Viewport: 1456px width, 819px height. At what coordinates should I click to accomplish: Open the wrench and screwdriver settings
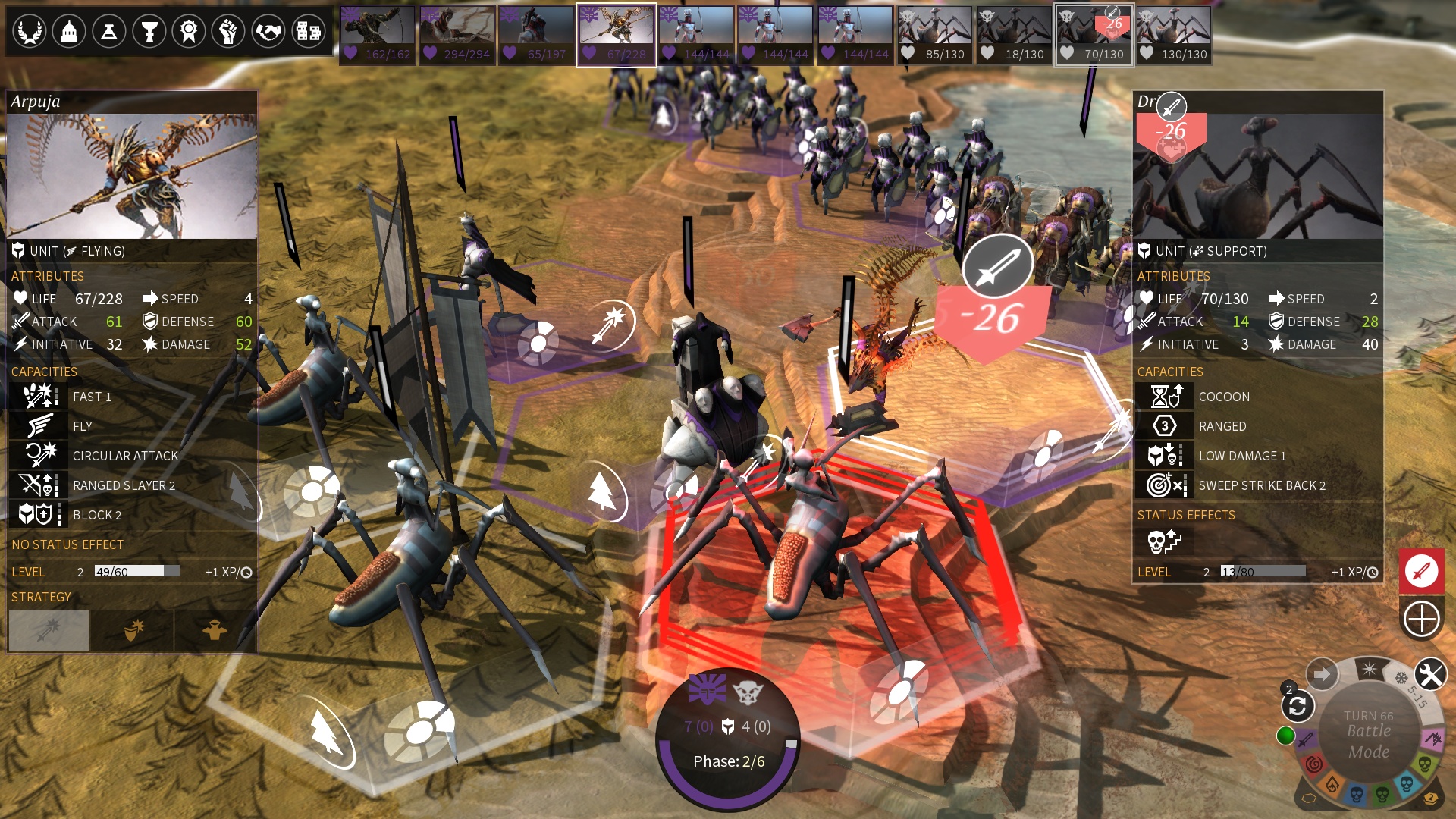[1430, 674]
